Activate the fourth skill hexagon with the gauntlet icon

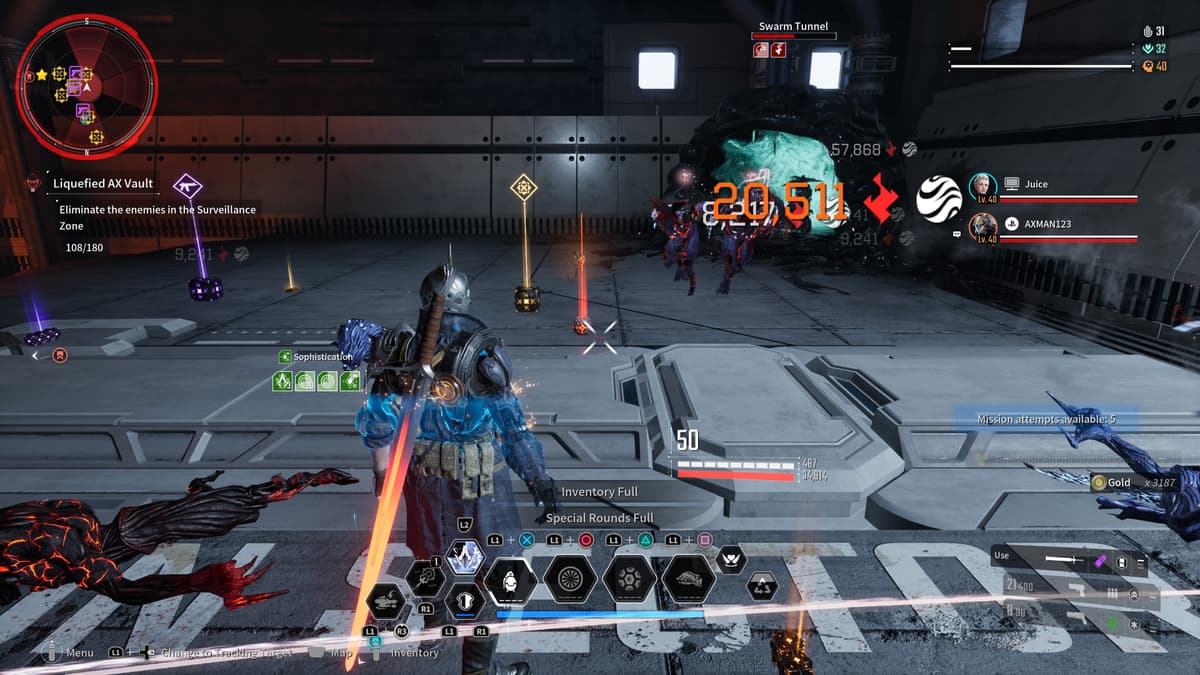click(x=689, y=579)
